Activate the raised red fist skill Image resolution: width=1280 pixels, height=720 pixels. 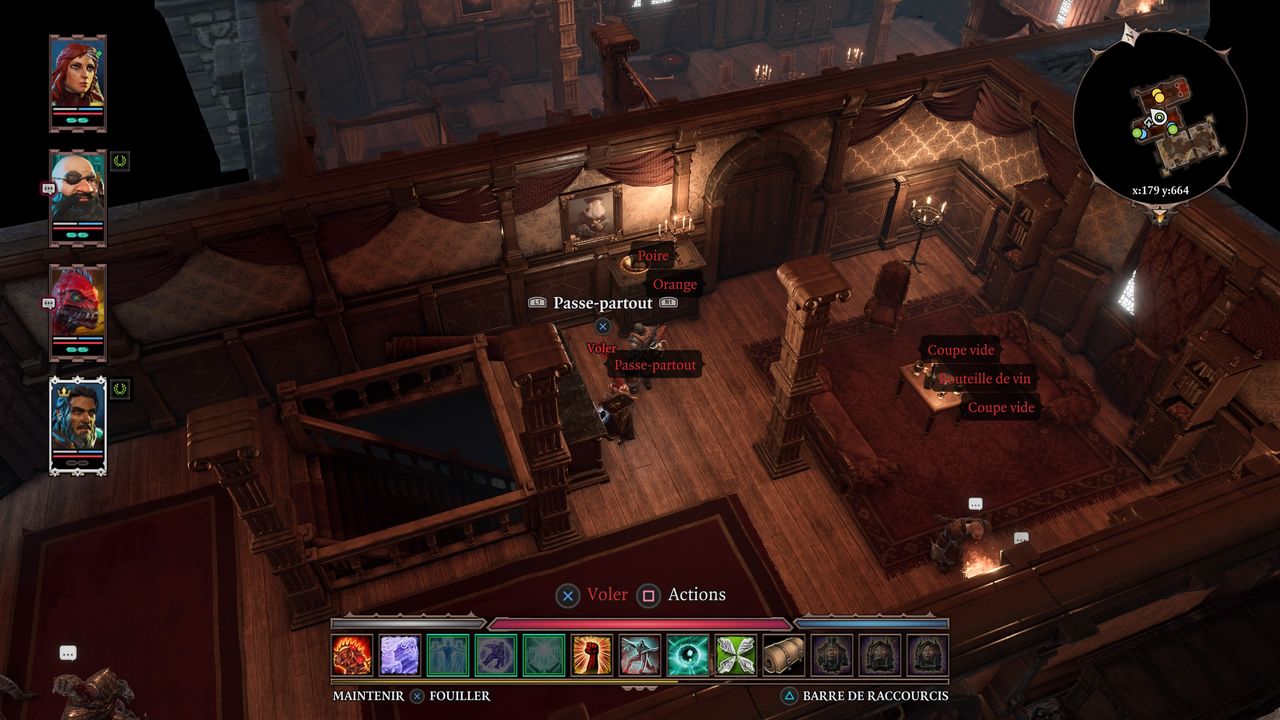(x=592, y=655)
